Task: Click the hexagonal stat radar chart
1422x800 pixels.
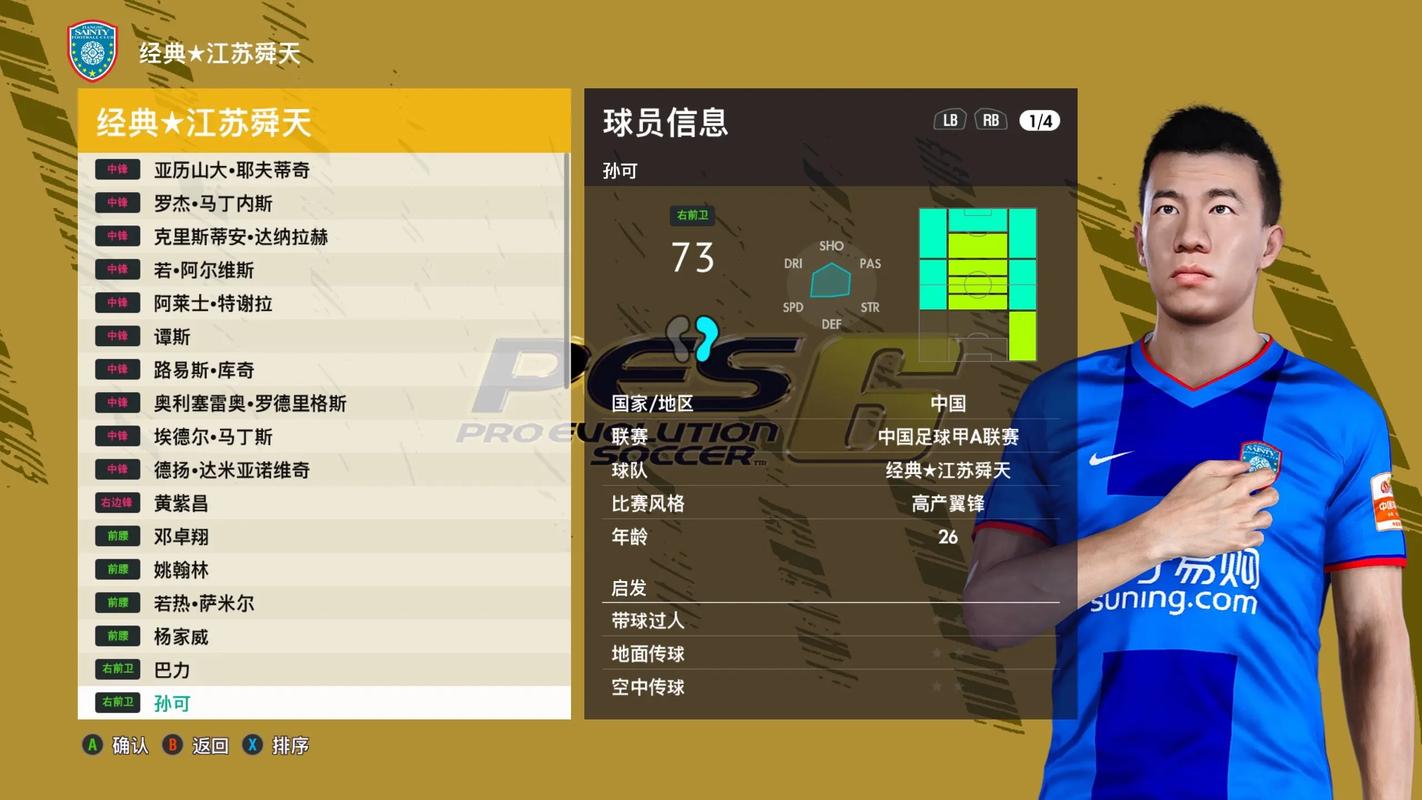Action: coord(831,285)
